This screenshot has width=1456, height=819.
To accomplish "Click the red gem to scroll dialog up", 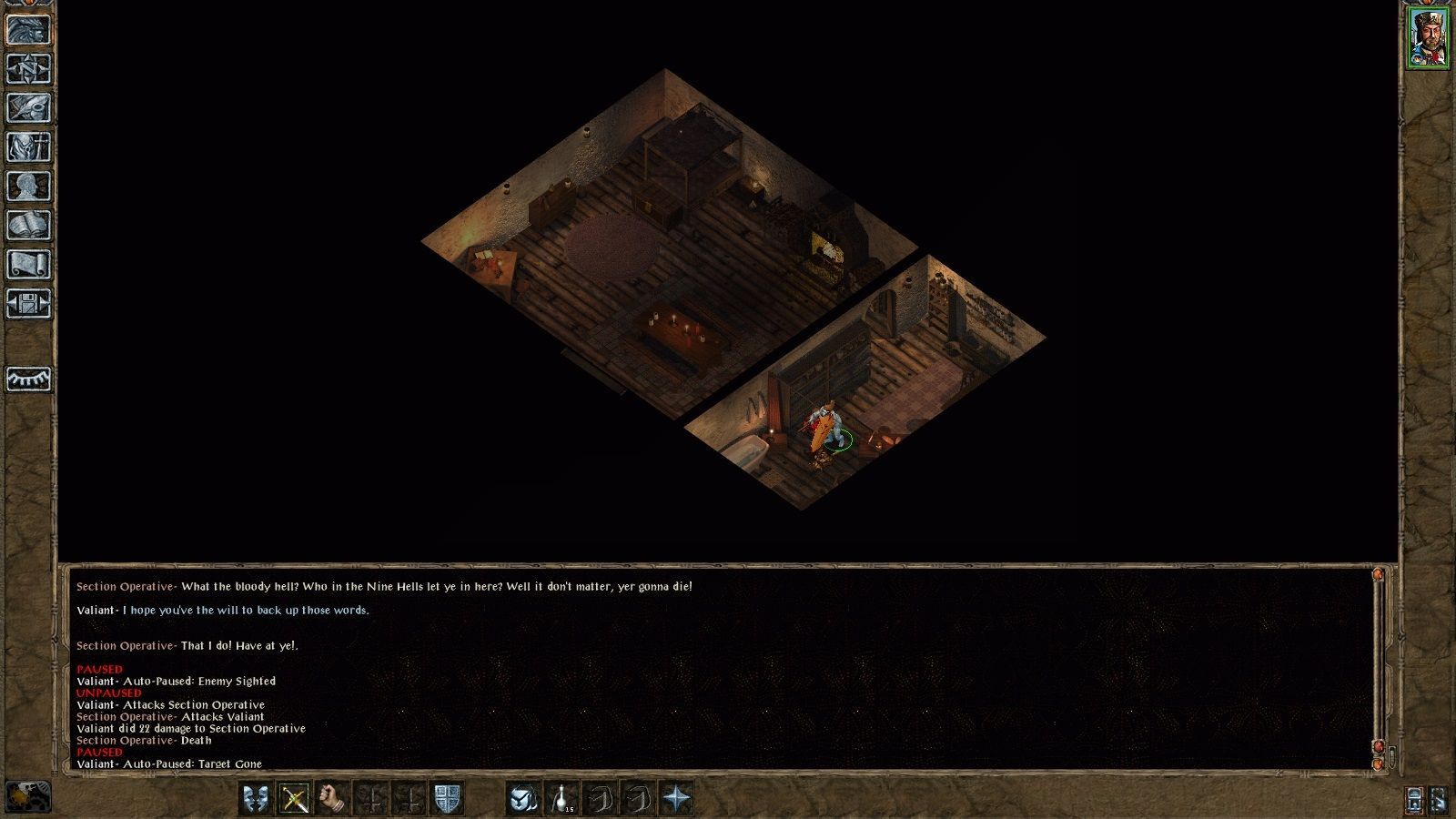I will click(1378, 746).
